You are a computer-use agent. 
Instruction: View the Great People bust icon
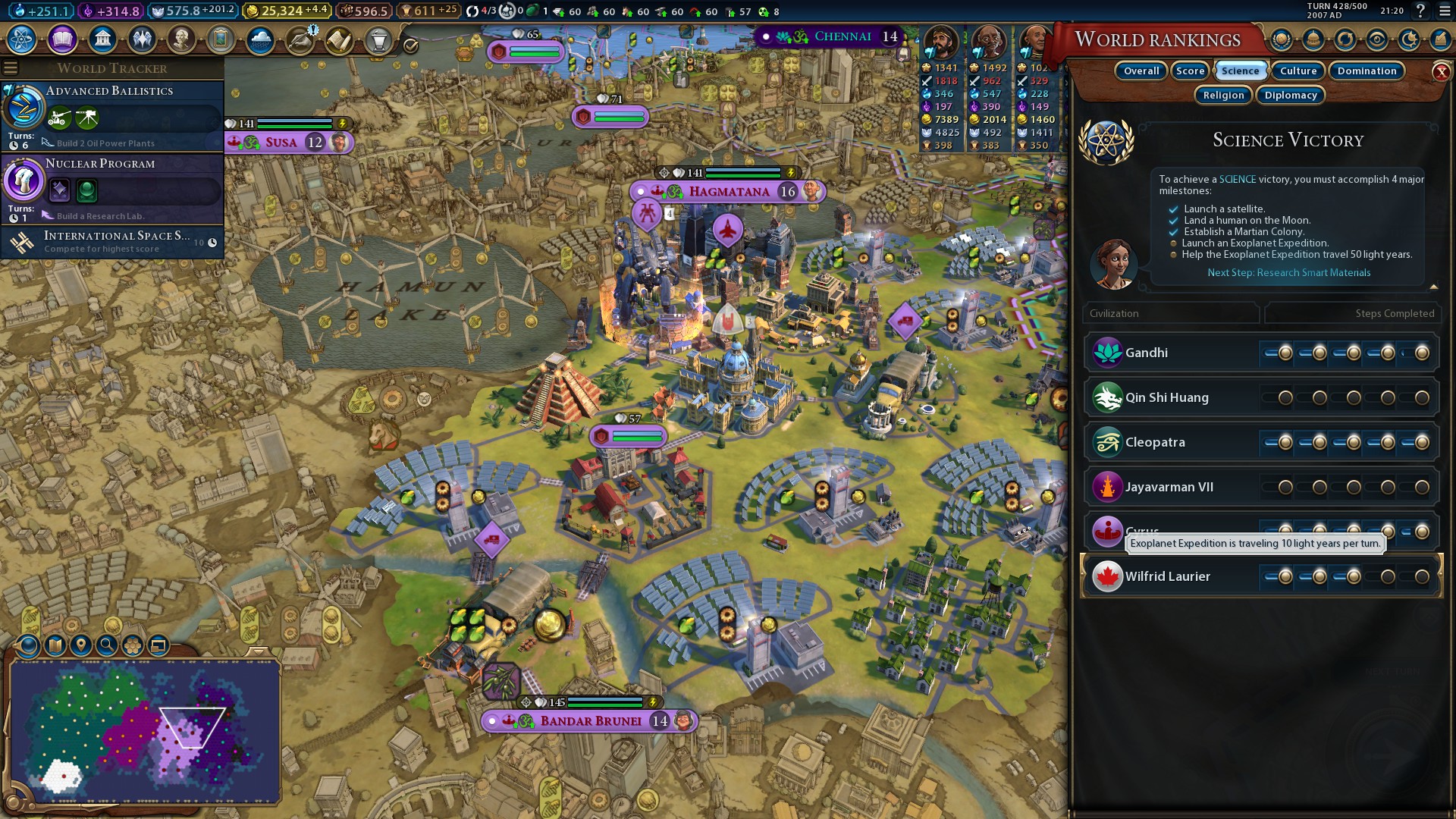pos(181,39)
